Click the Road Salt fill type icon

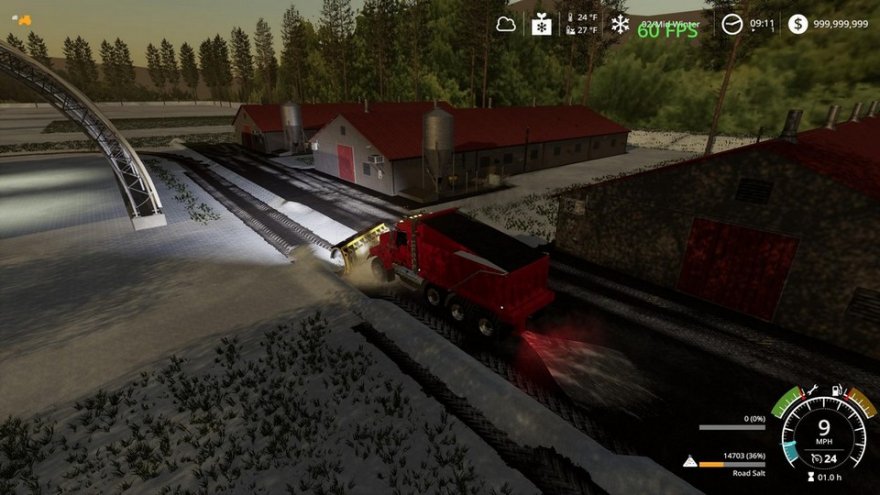click(x=690, y=462)
